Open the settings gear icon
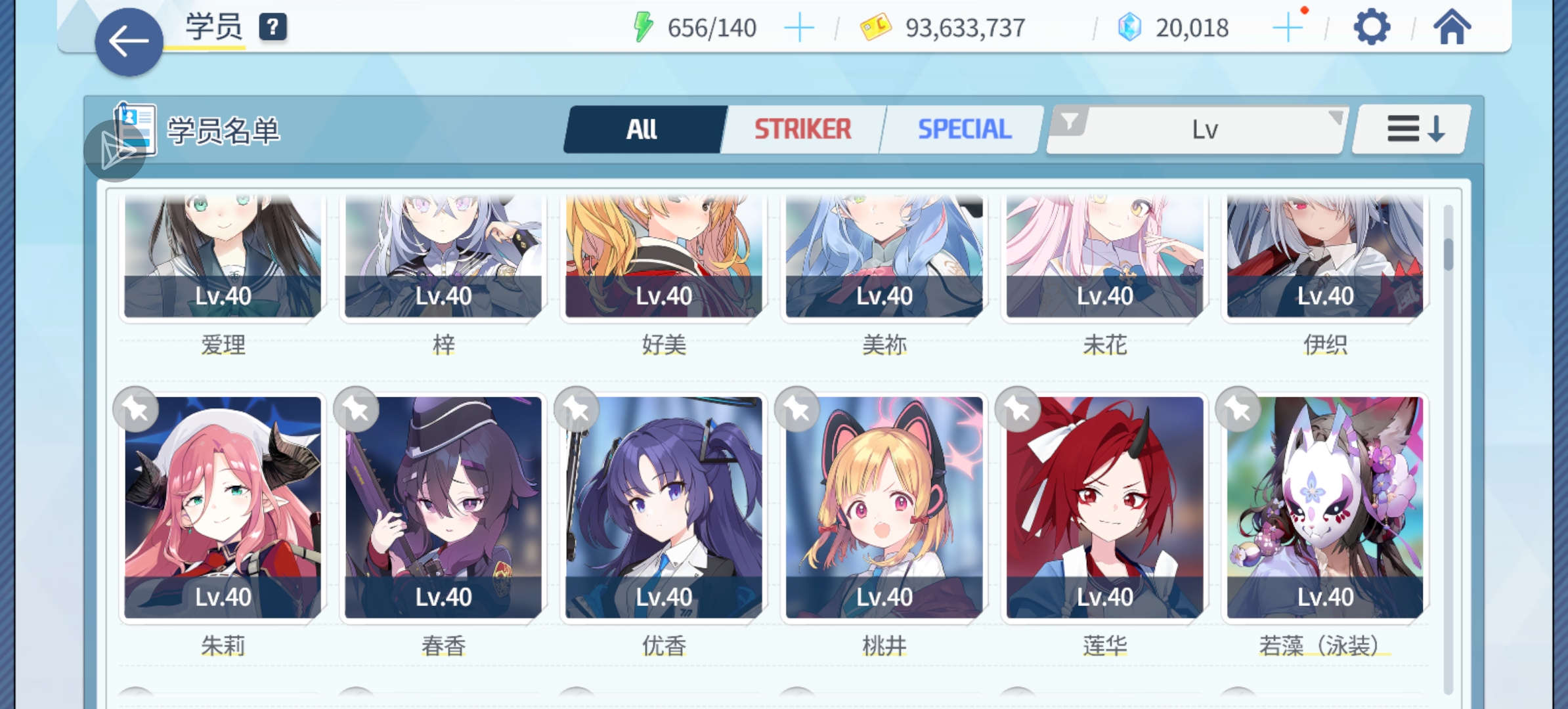Viewport: 1568px width, 709px height. tap(1372, 27)
